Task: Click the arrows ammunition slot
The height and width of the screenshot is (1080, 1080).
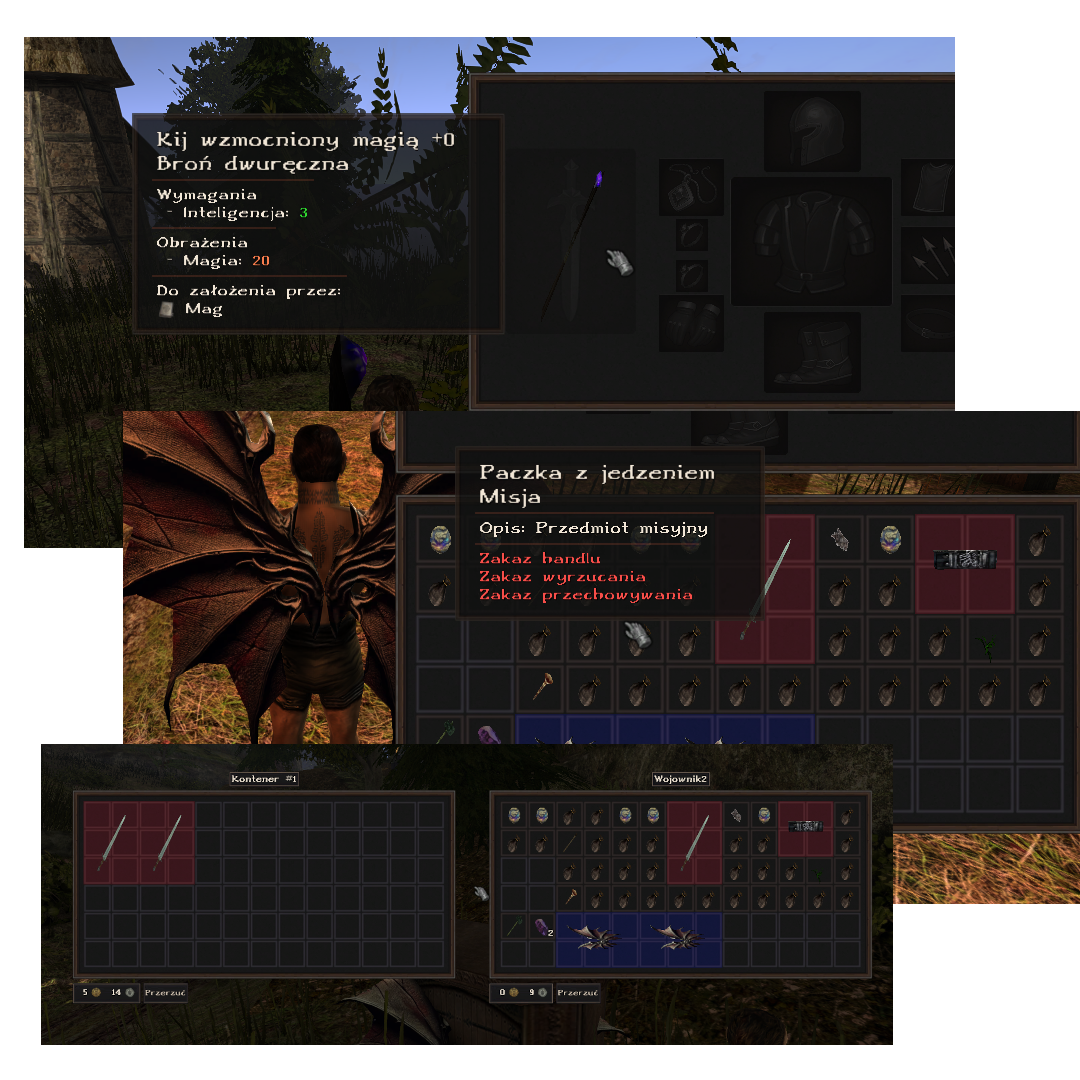Action: click(x=928, y=256)
